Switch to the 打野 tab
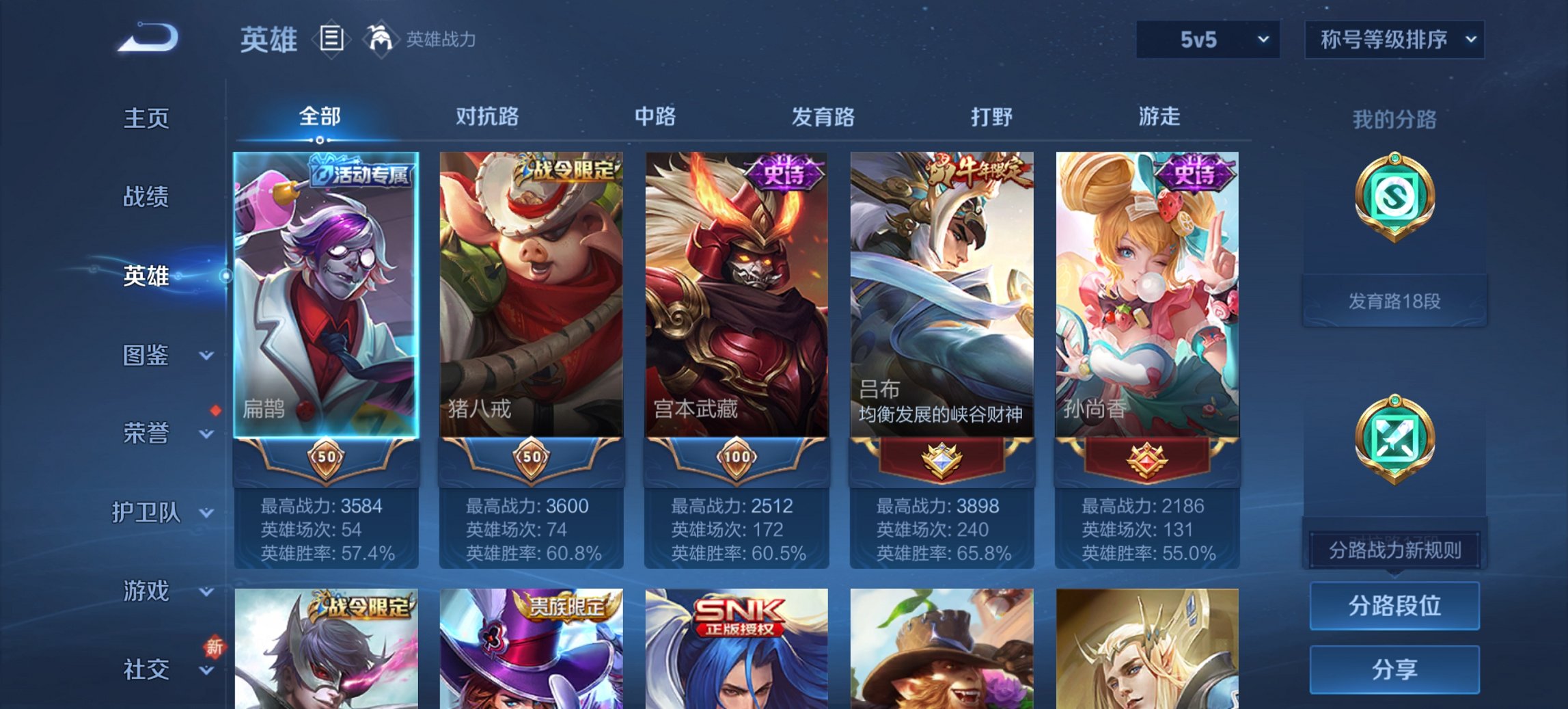 [x=991, y=117]
